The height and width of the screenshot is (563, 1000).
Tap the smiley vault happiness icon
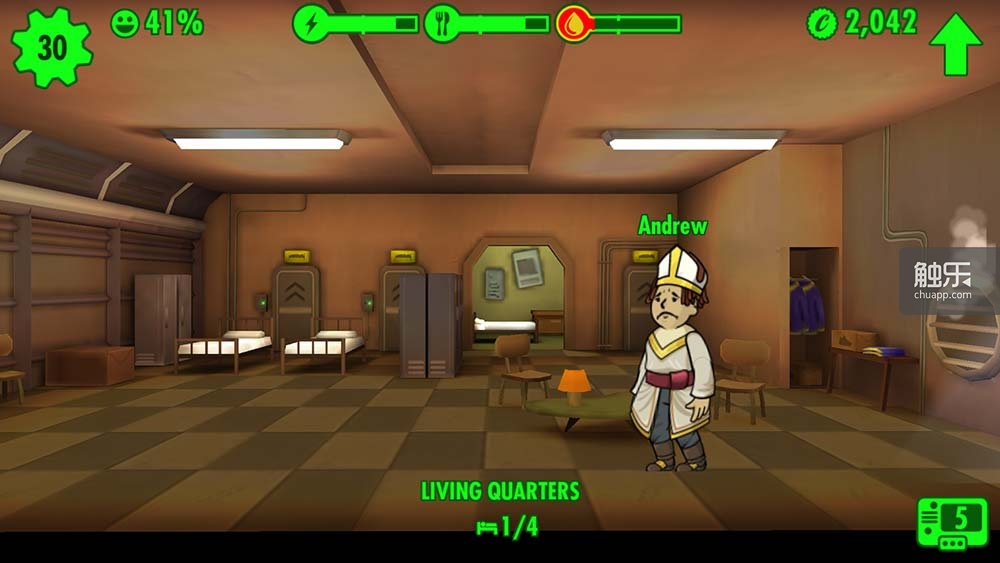125,24
